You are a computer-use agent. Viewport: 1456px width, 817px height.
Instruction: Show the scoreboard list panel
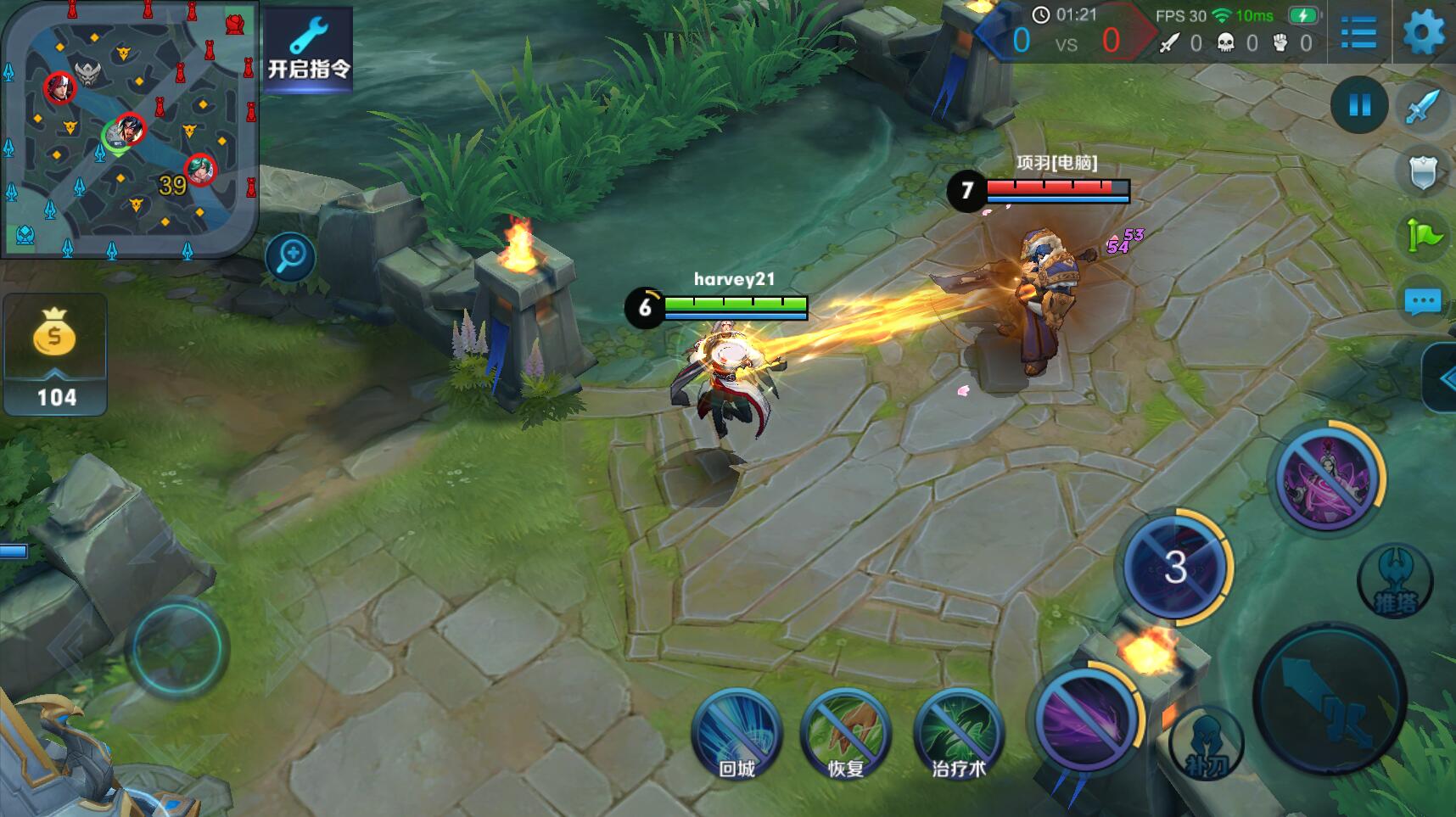1358,33
